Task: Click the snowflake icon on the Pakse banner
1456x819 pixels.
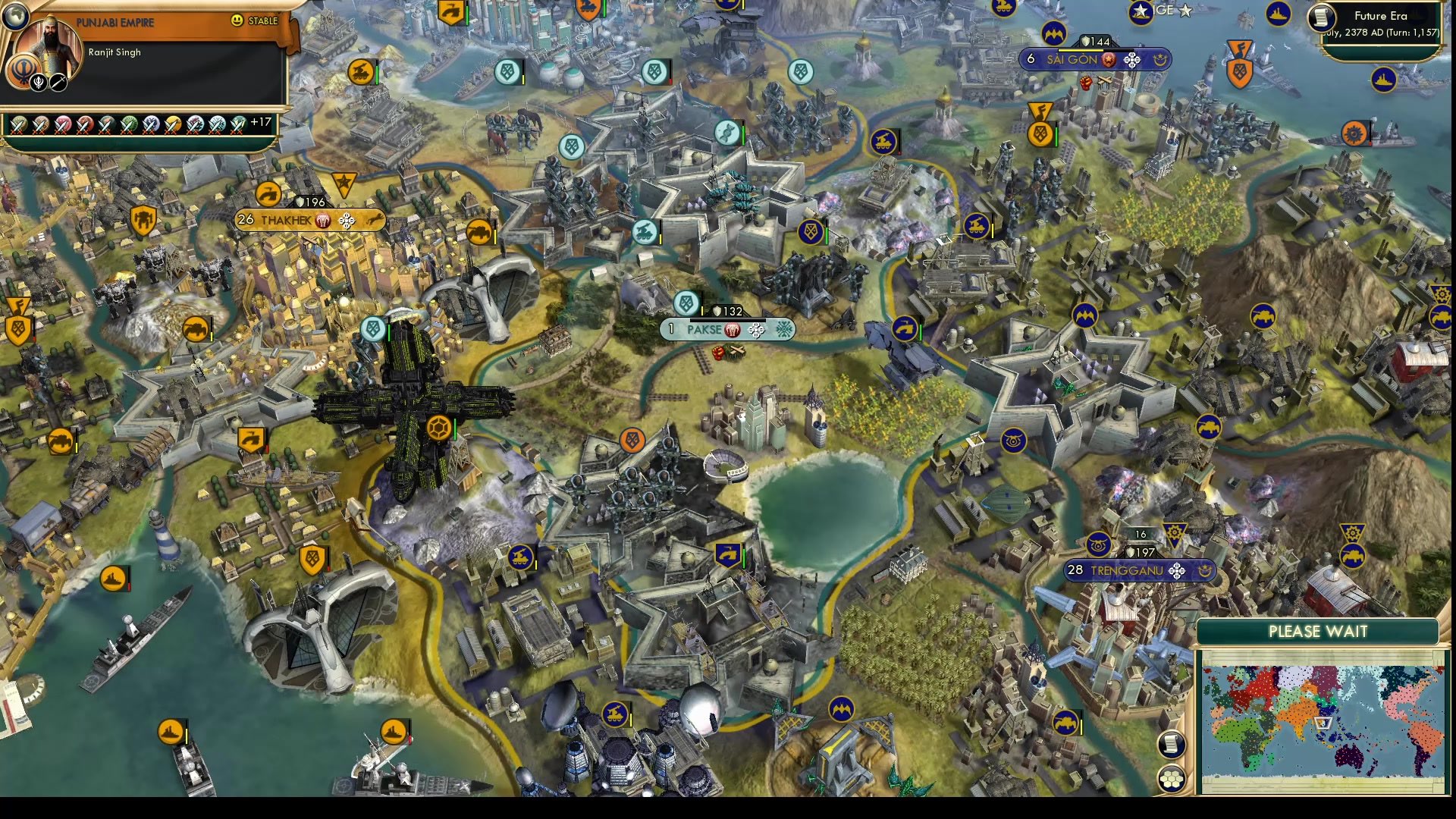Action: click(785, 330)
